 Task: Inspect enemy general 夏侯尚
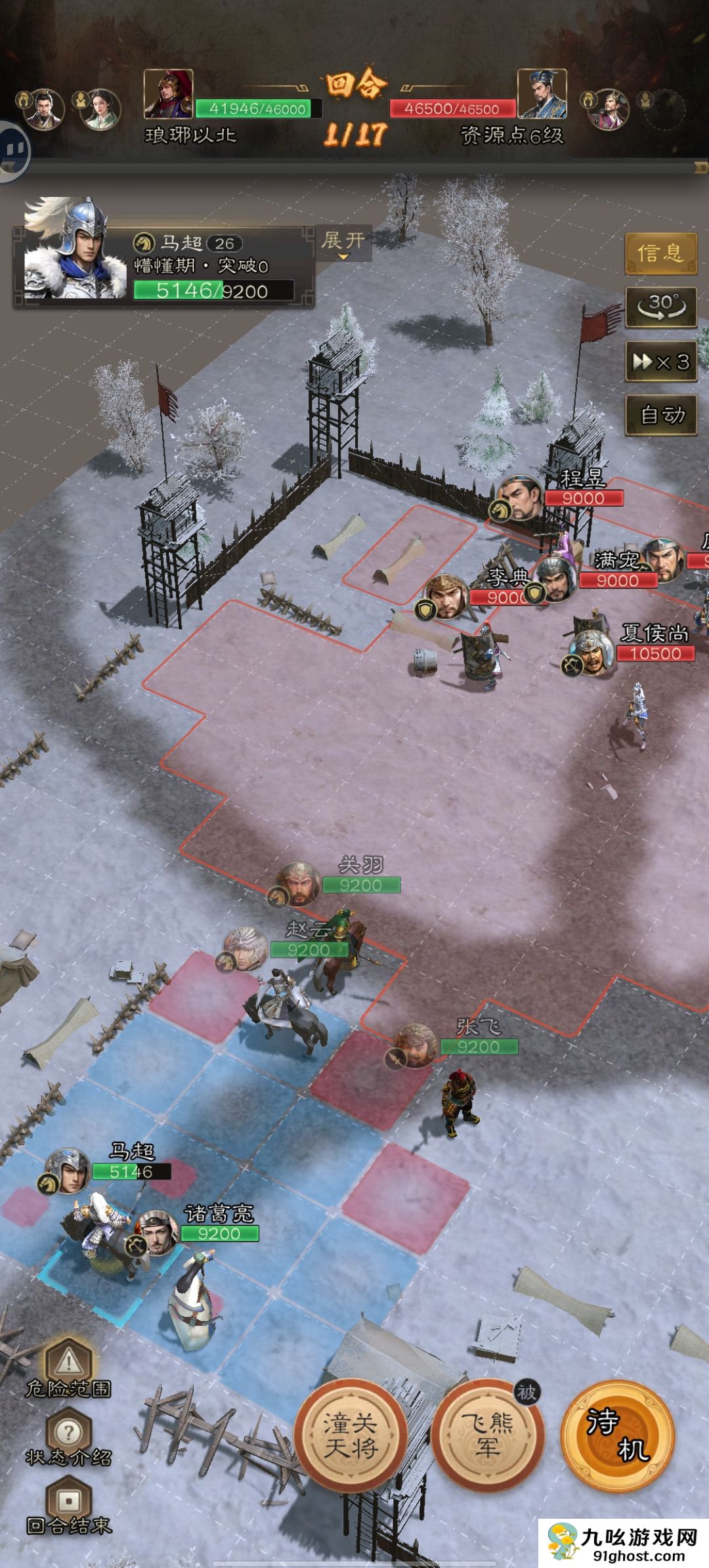click(x=593, y=651)
